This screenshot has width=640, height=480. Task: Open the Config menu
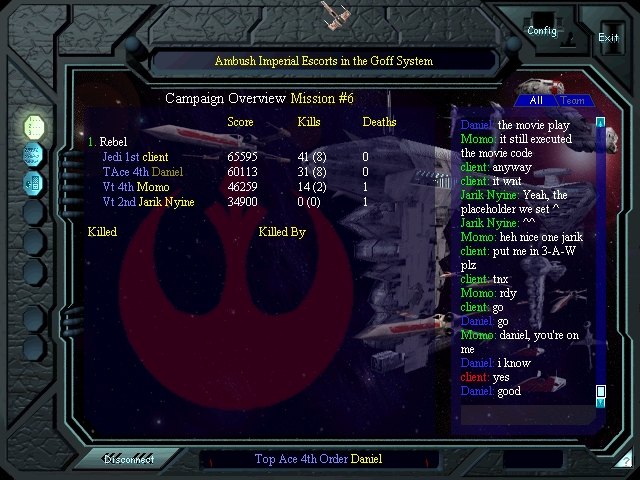coord(542,31)
